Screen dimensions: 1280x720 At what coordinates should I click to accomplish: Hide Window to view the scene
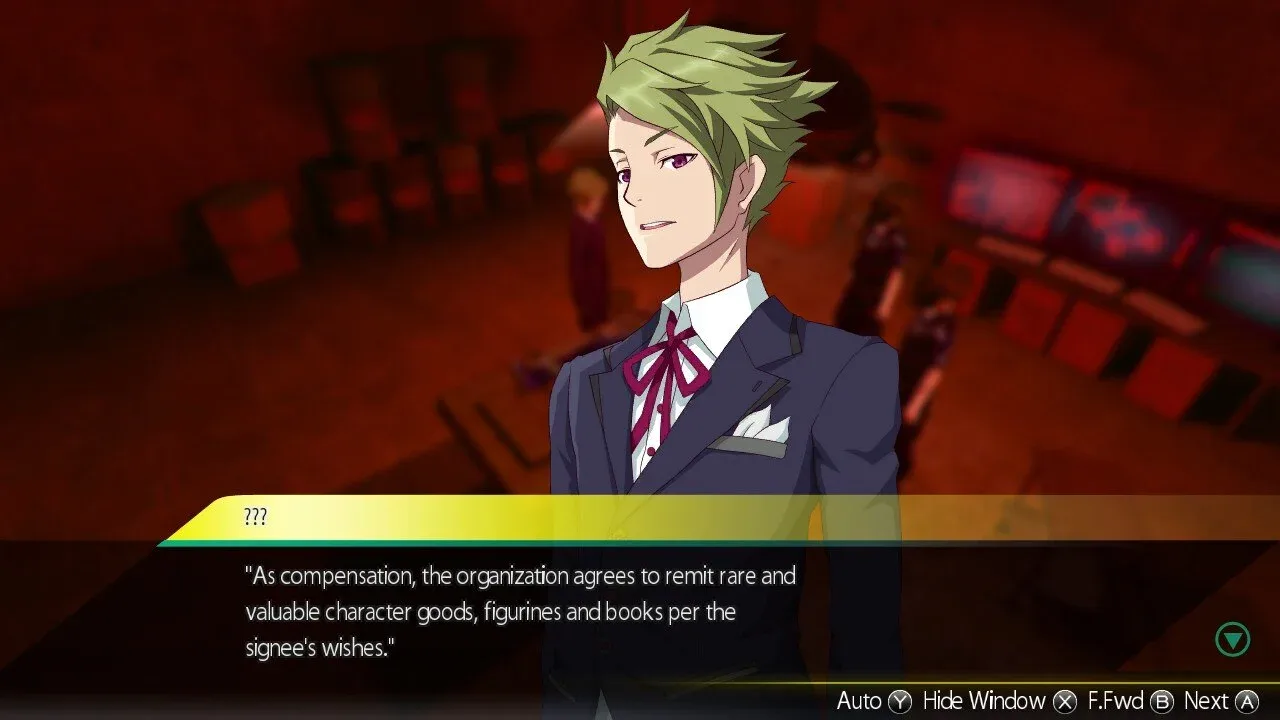[x=999, y=701]
